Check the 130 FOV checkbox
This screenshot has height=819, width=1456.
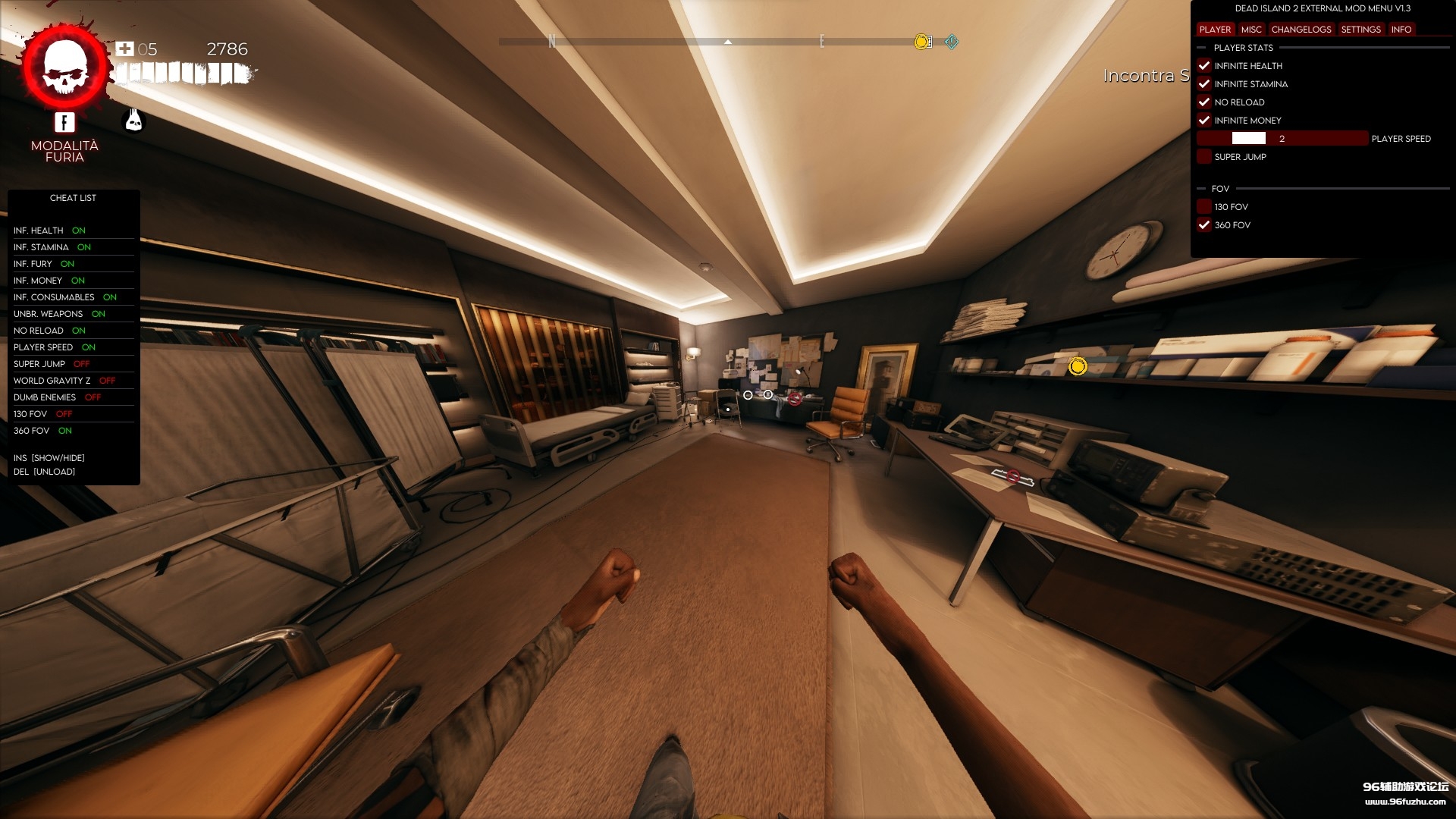pos(1204,206)
